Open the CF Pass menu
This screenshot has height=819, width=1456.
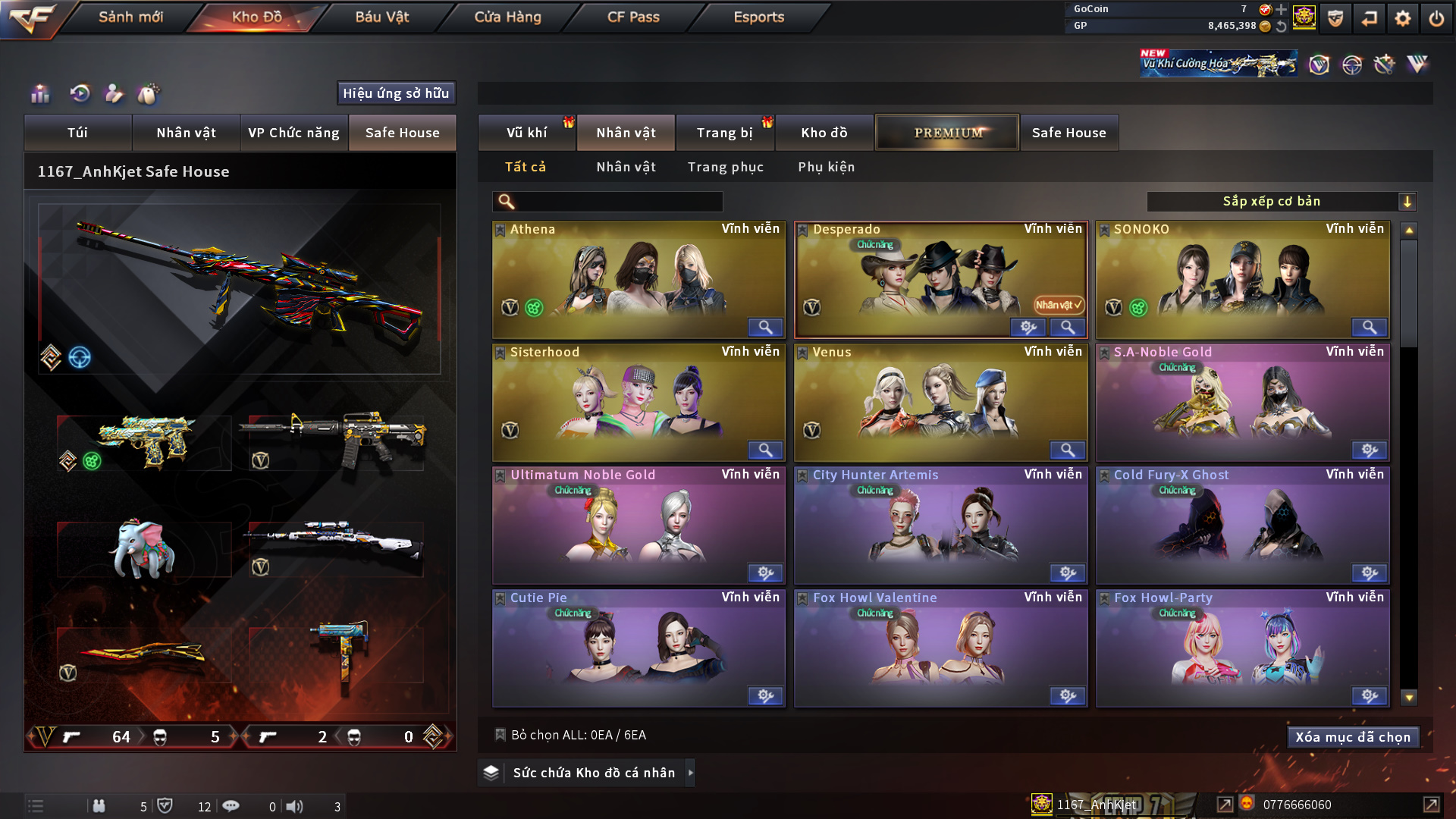point(633,17)
